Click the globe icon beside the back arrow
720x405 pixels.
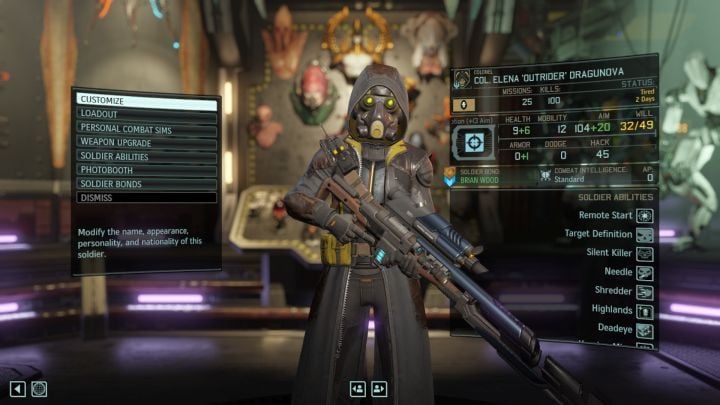pos(39,388)
